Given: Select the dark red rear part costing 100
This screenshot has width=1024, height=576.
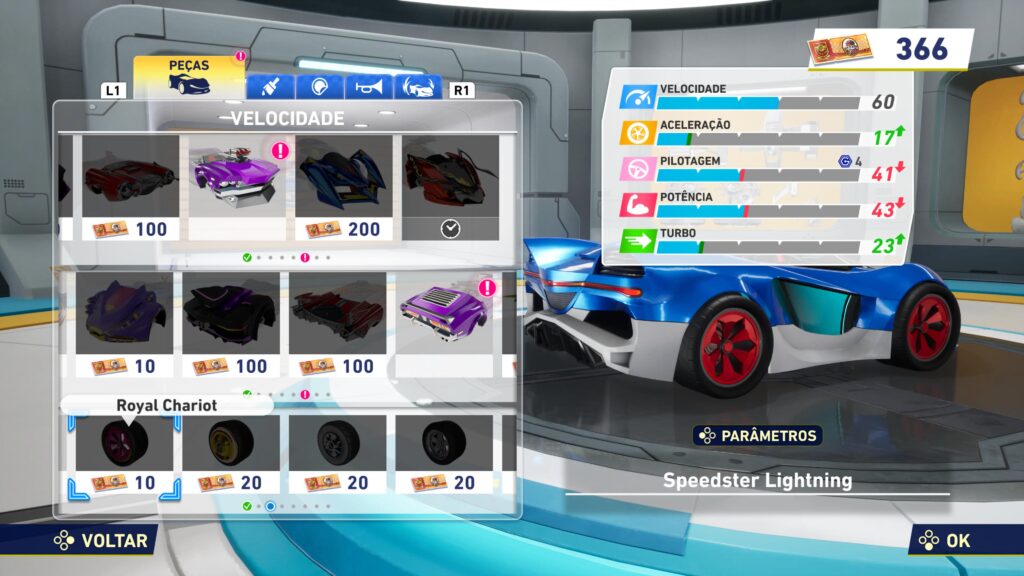Looking at the screenshot, I should coord(337,324).
